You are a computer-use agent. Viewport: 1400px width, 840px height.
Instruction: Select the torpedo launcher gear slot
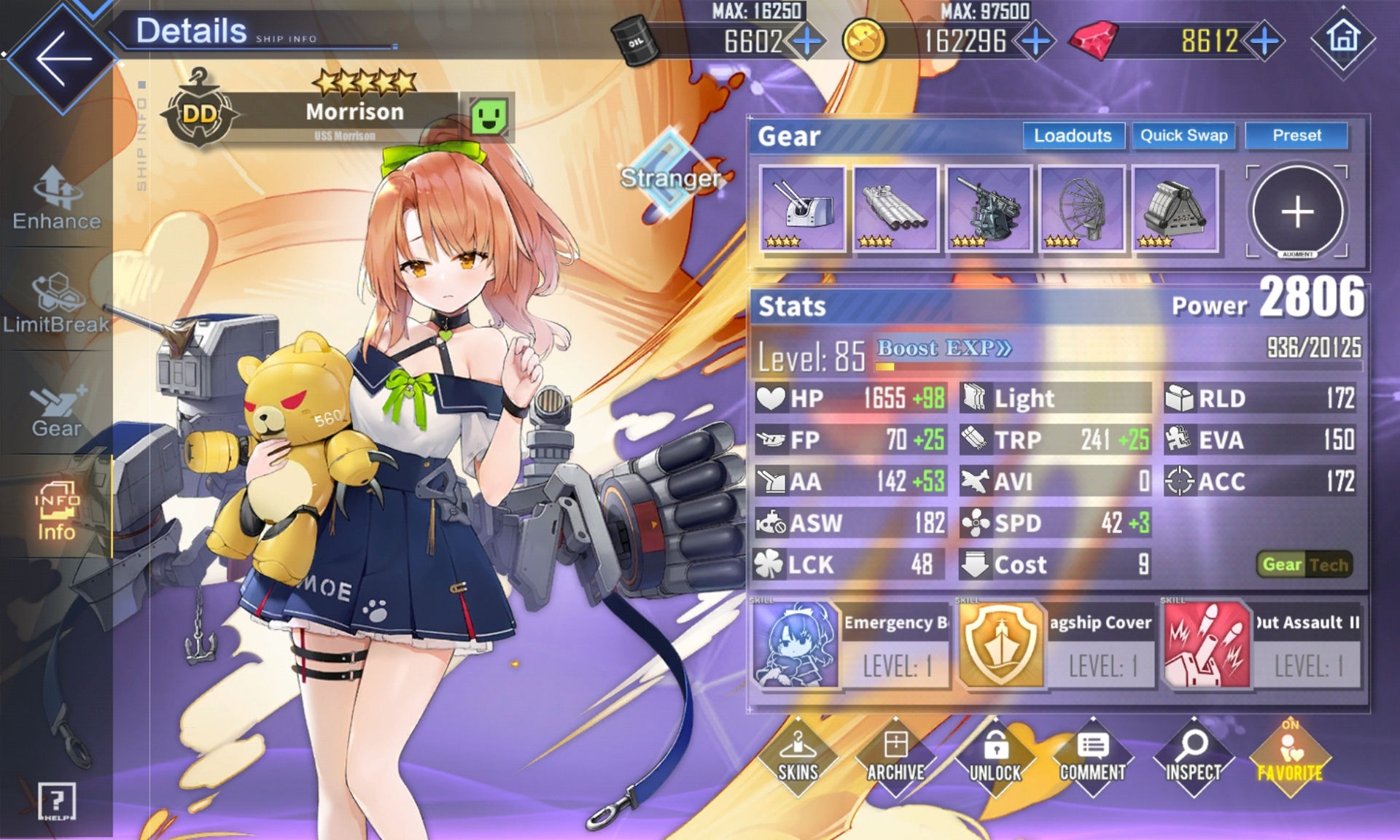(x=895, y=209)
